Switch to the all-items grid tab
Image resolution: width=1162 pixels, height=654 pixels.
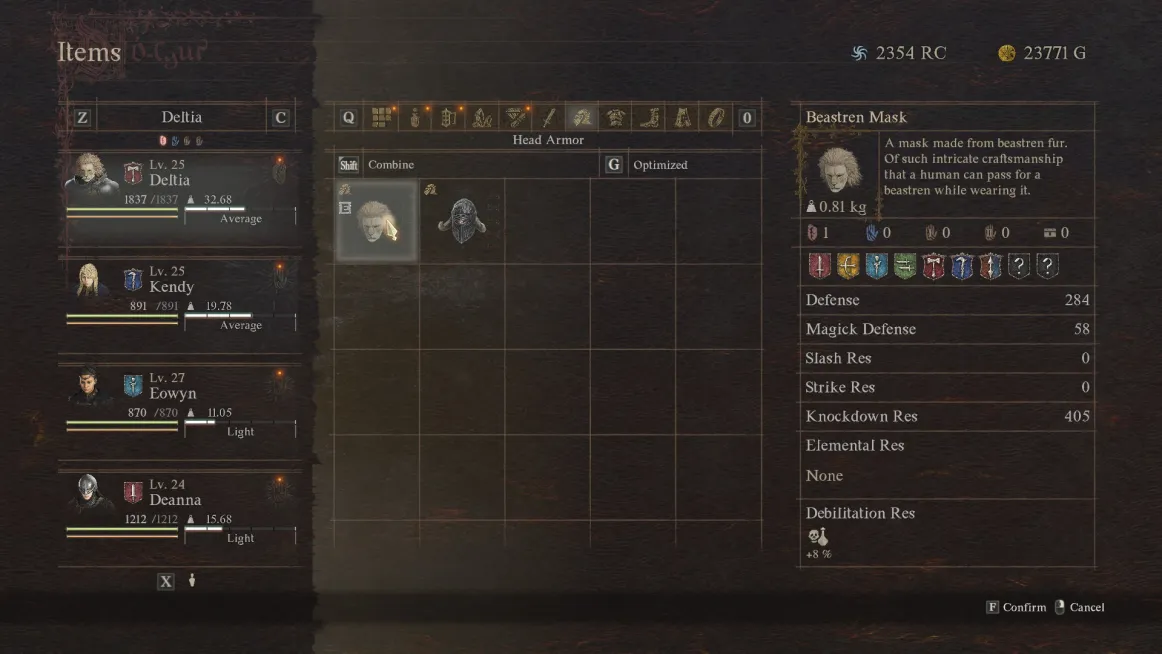(381, 118)
